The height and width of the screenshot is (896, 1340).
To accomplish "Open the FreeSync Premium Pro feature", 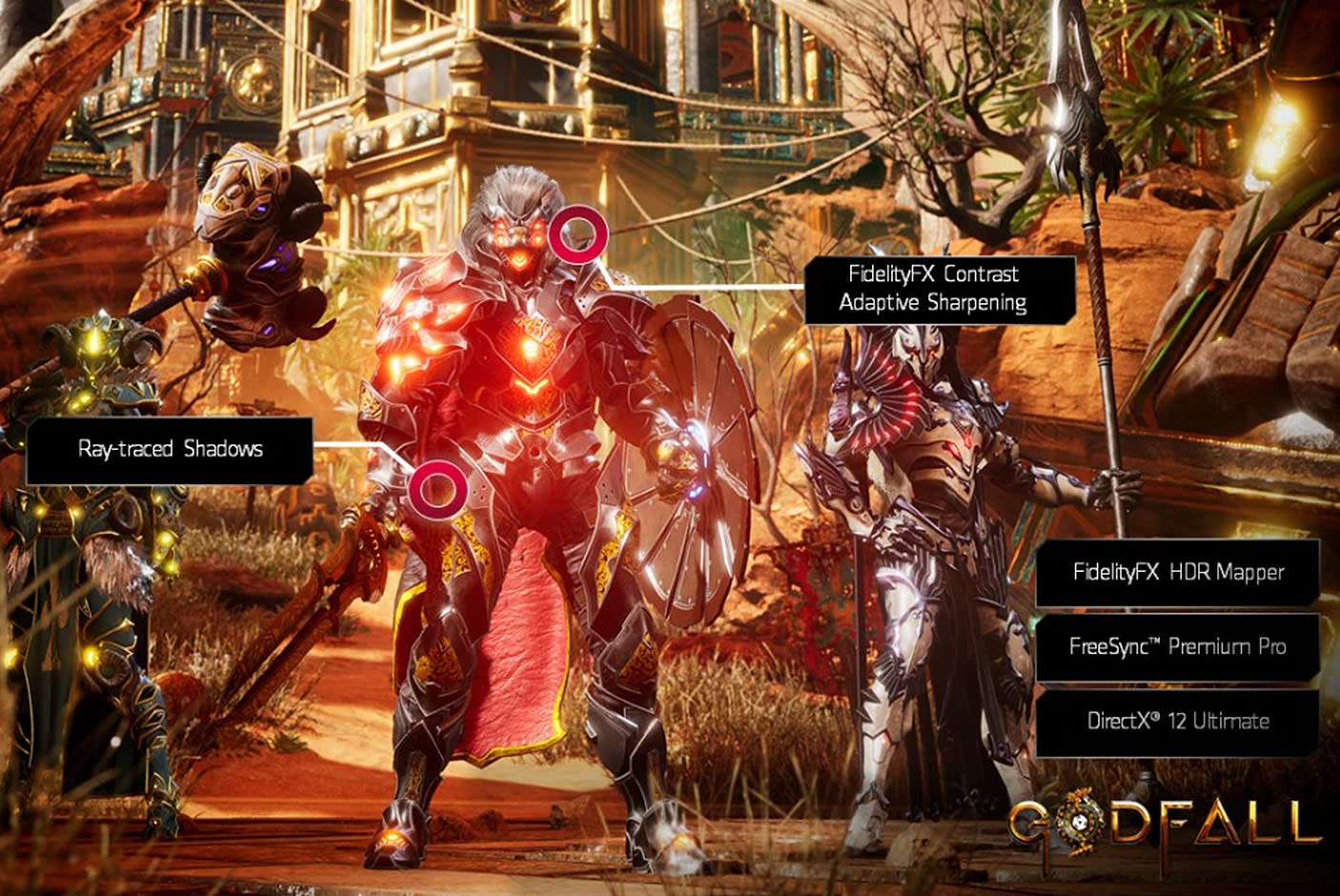I will pyautogui.click(x=1177, y=646).
